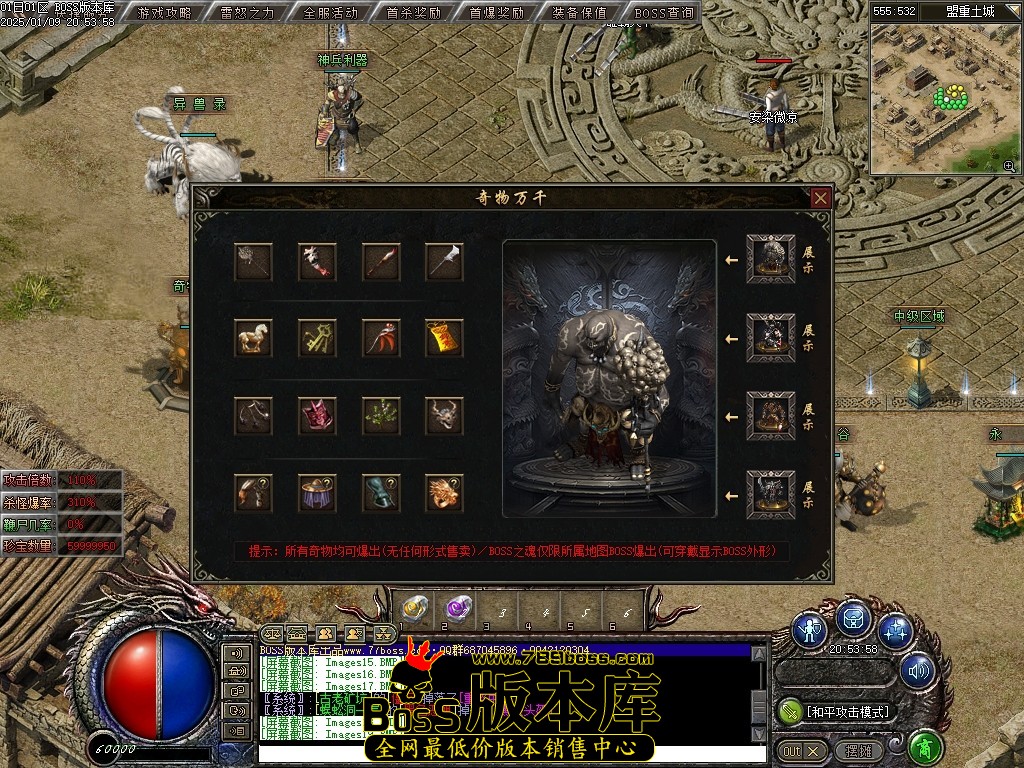Select the yellow talisman relic slot

(x=444, y=337)
